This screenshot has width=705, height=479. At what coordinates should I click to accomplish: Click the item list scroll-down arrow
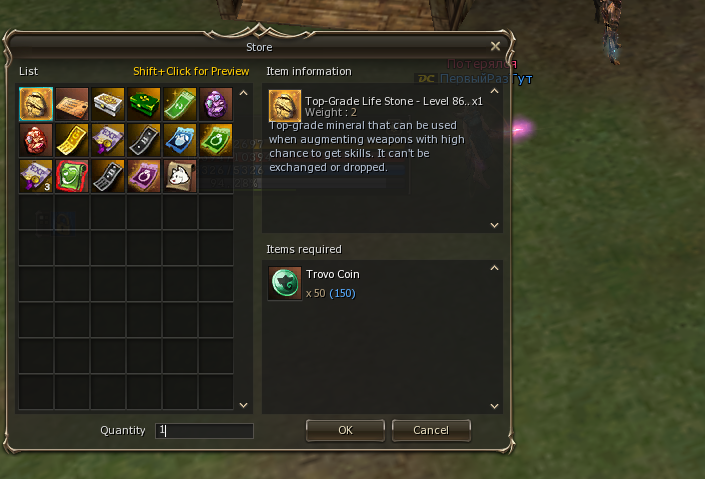[x=243, y=405]
